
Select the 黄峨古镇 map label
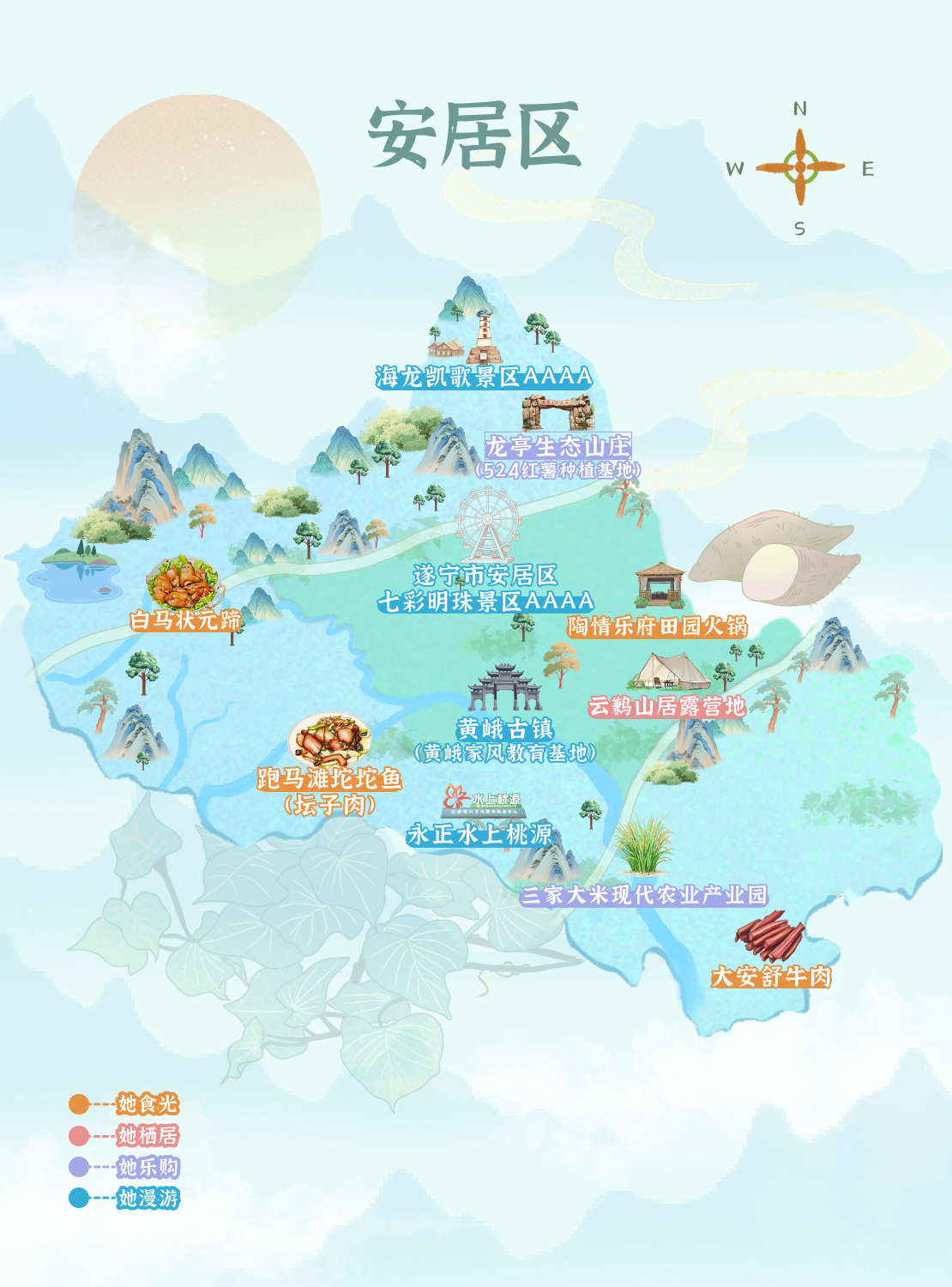[504, 729]
